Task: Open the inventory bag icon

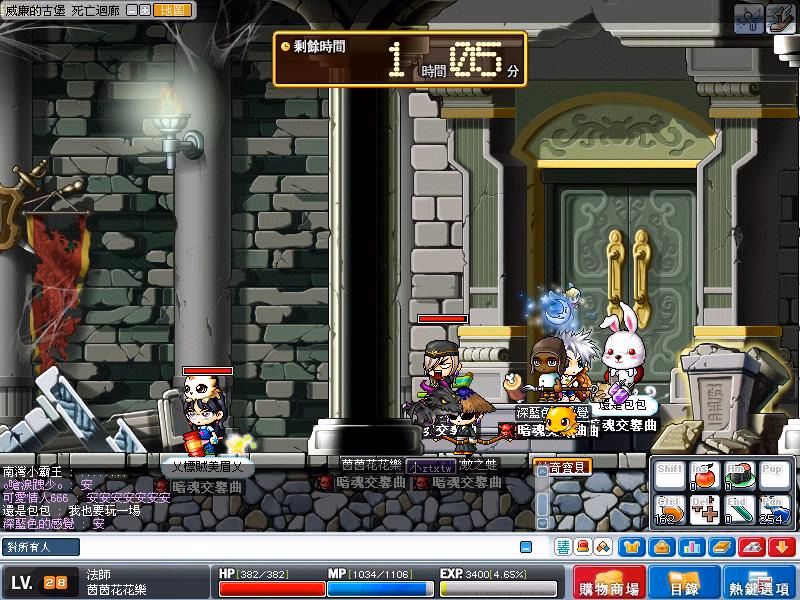Action: (661, 546)
